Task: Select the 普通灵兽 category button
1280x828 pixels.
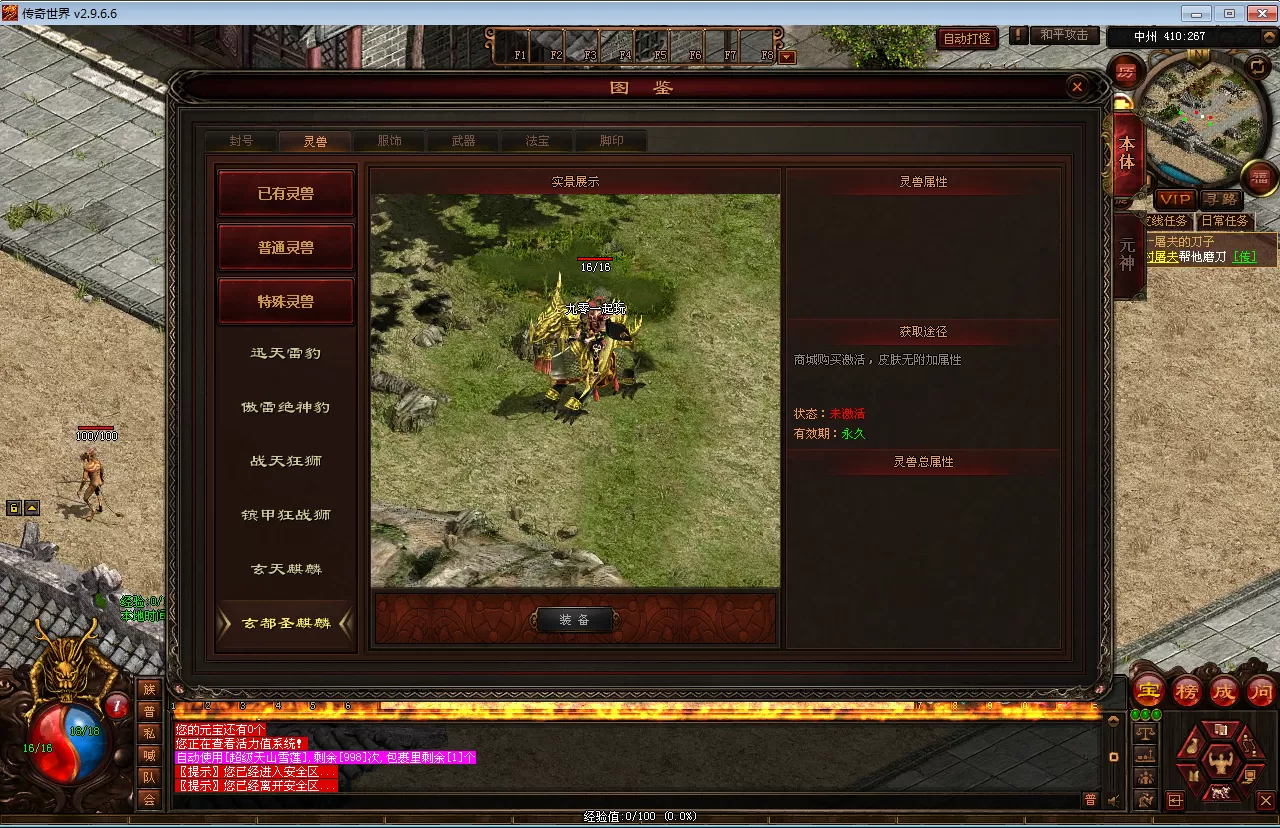Action: [286, 247]
